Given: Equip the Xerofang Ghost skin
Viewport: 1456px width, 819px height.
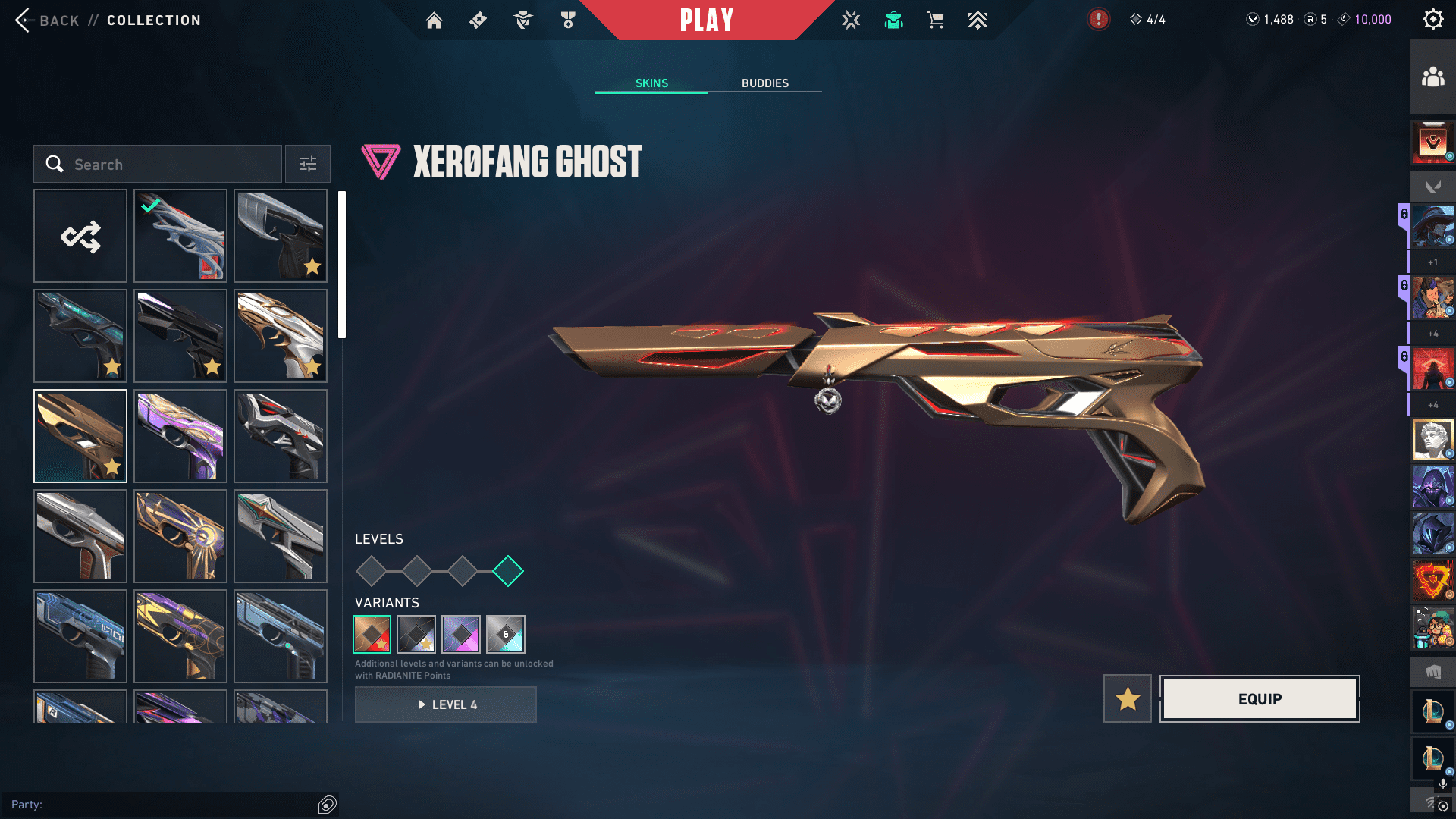Looking at the screenshot, I should 1260,699.
